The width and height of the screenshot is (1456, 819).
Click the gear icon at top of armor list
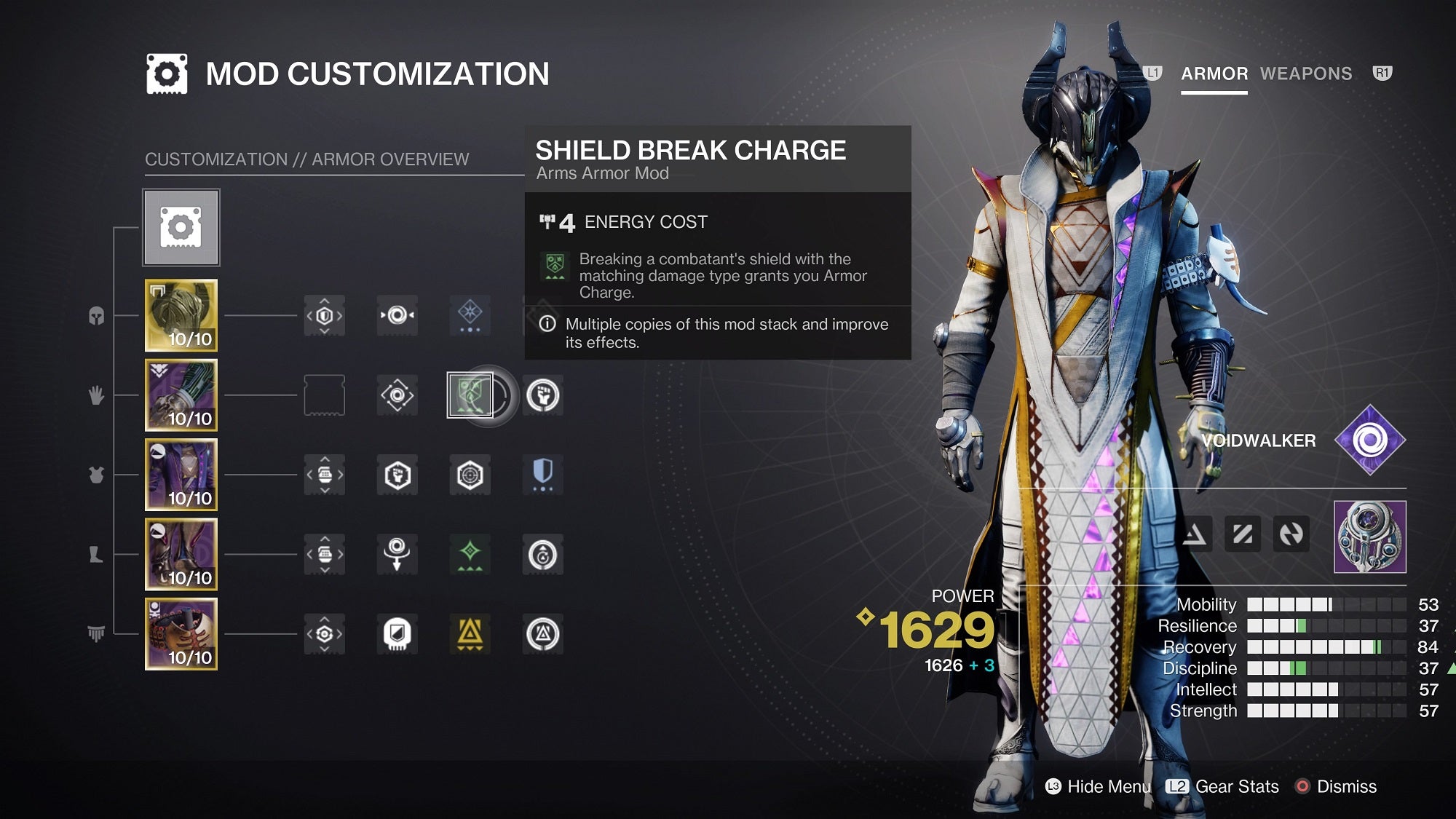tap(181, 228)
